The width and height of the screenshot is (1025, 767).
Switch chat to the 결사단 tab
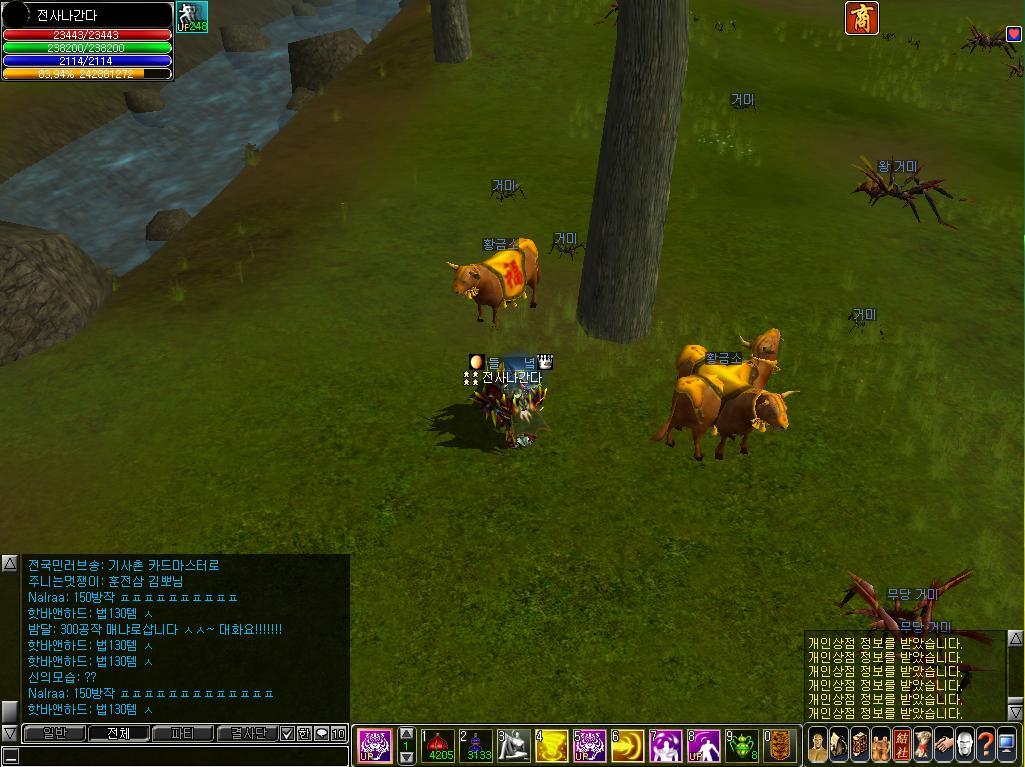247,733
